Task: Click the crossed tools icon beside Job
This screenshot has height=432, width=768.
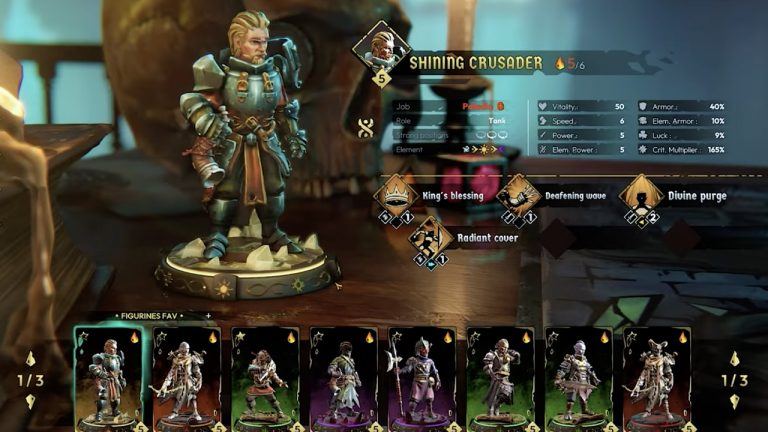Action: 365,128
